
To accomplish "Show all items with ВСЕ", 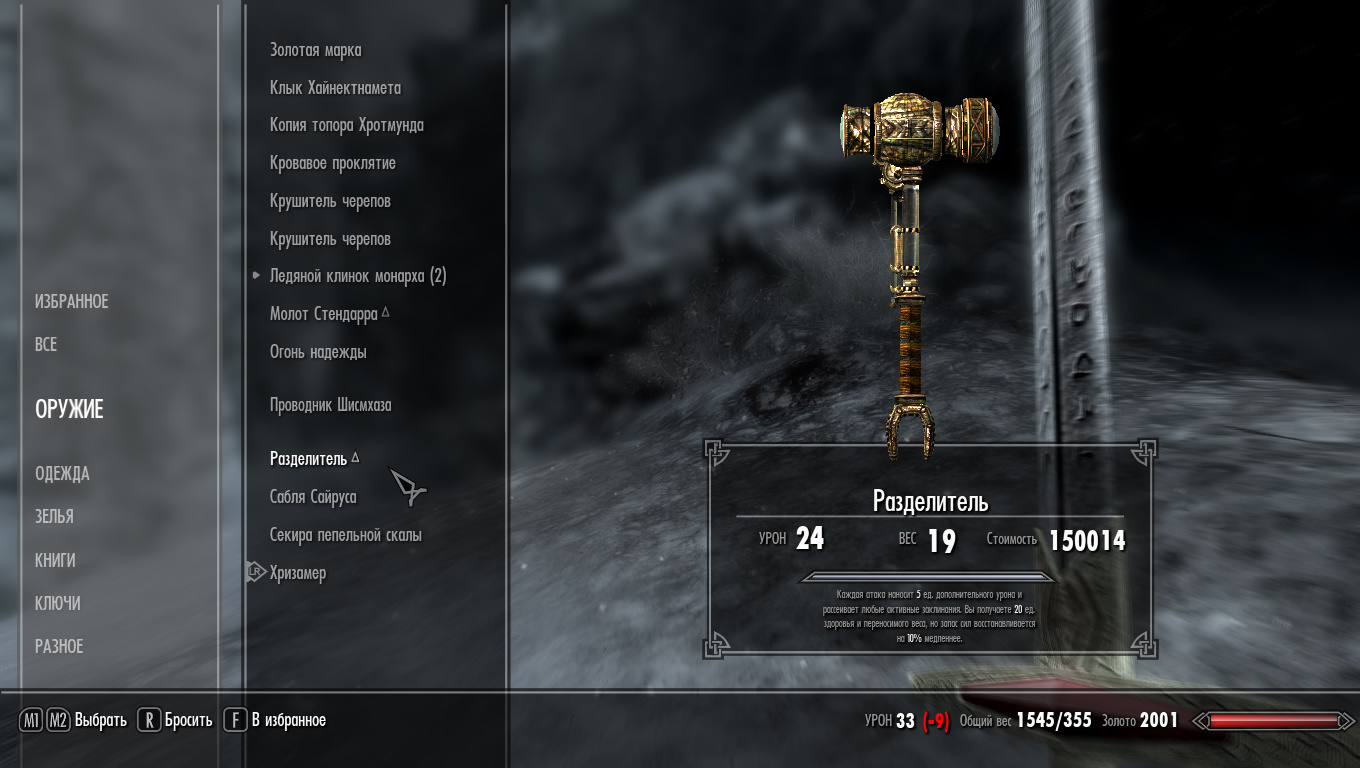I will (46, 344).
